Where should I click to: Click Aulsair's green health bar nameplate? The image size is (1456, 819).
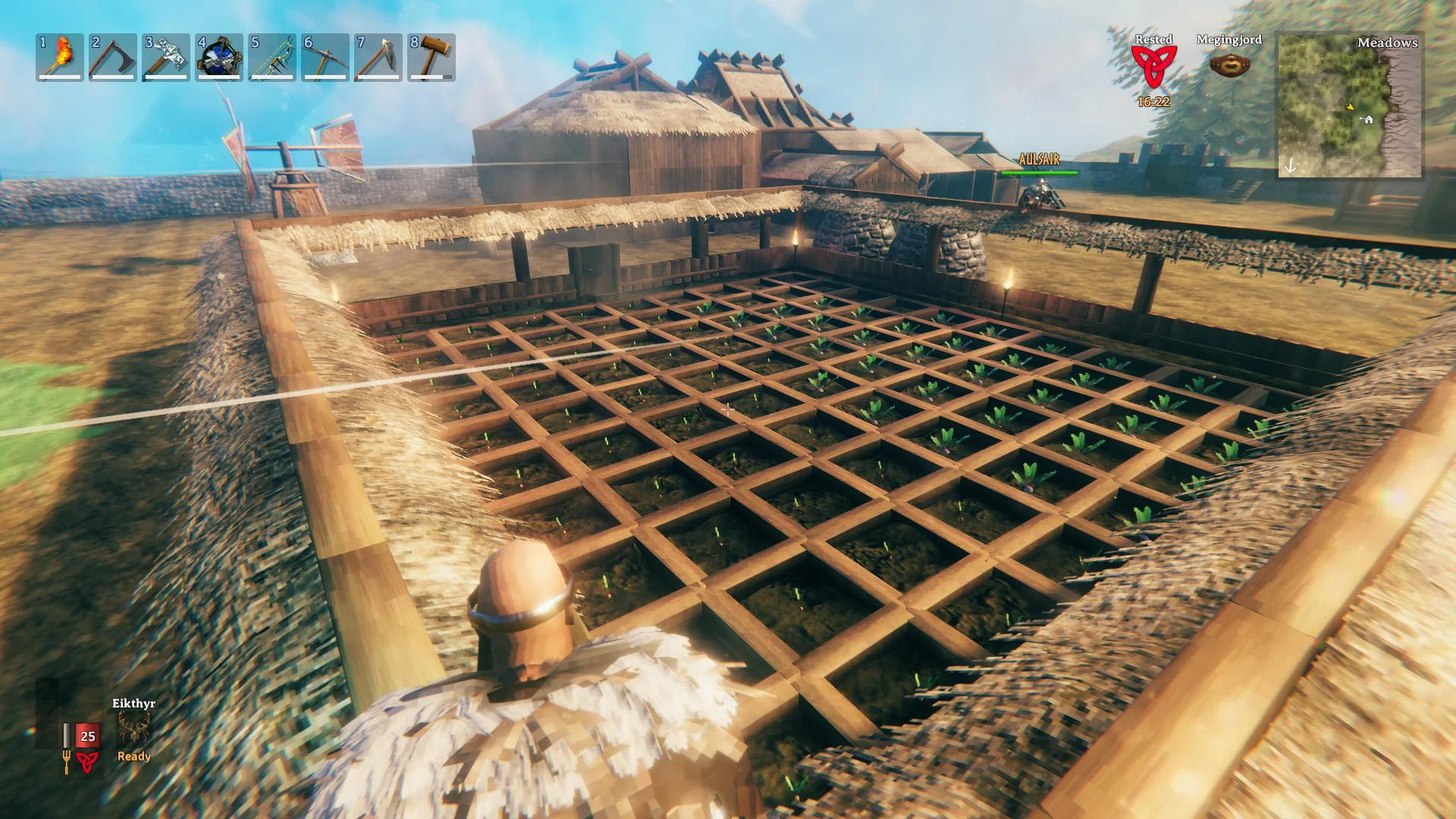pyautogui.click(x=1040, y=171)
